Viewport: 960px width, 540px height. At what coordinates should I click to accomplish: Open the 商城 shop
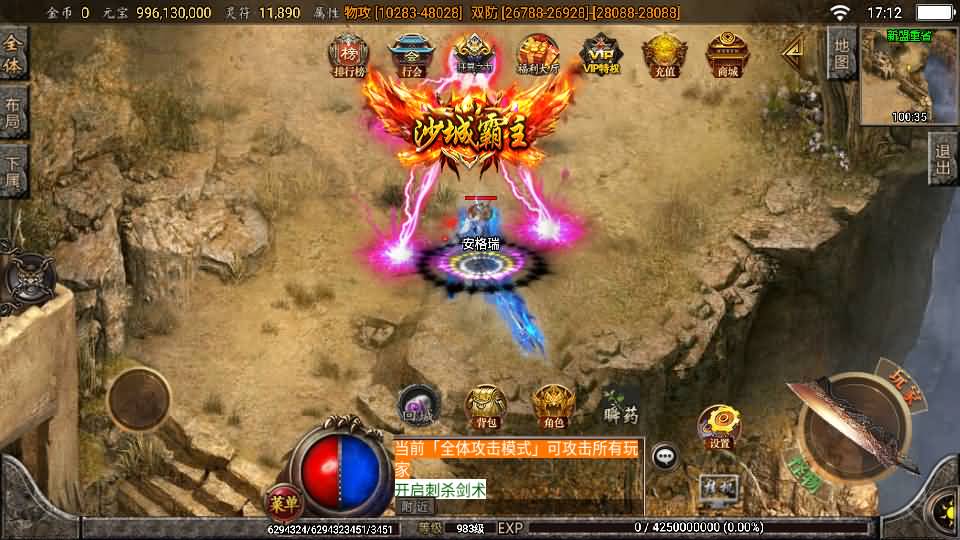click(727, 53)
